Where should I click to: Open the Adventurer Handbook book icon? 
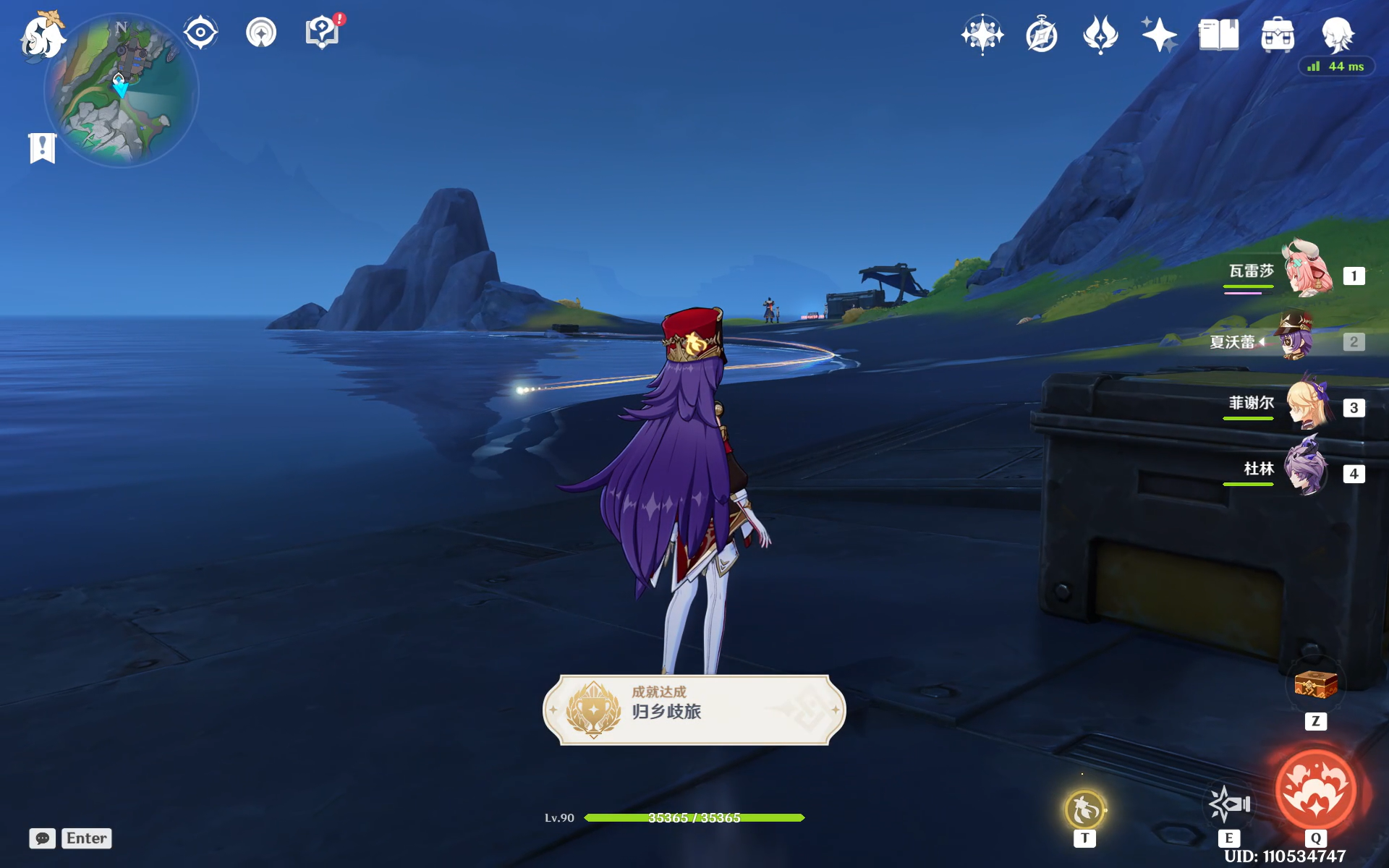[x=1218, y=35]
